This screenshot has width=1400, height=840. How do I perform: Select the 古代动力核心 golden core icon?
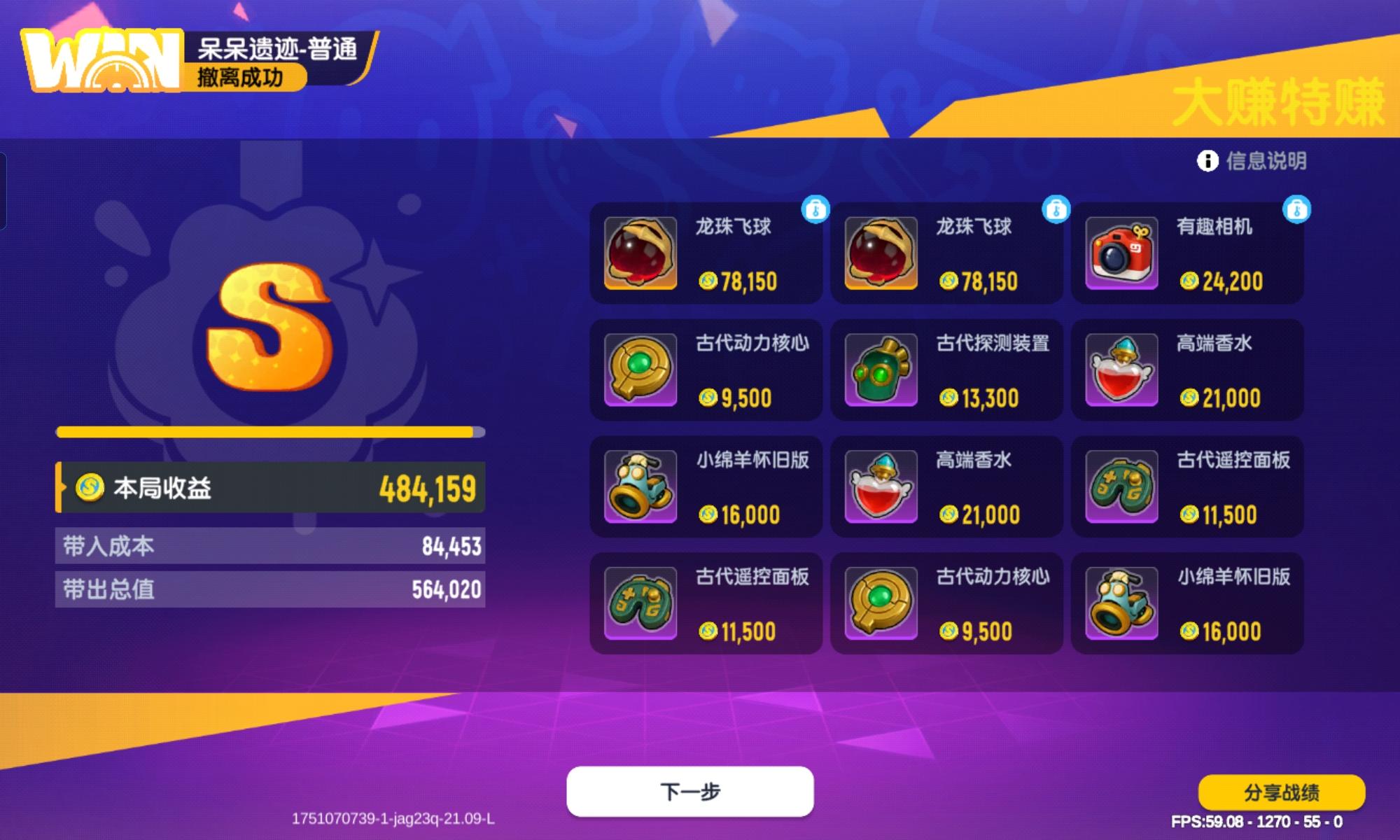[x=641, y=370]
